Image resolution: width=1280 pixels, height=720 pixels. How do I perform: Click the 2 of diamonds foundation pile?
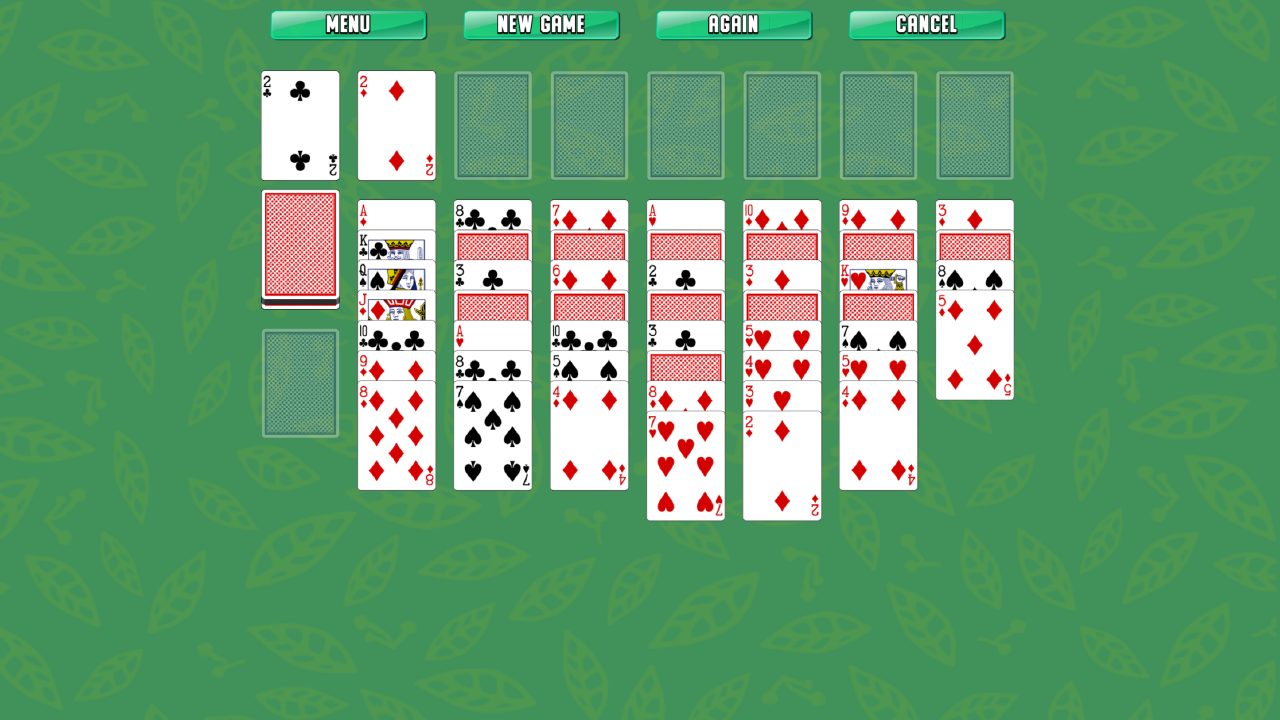point(396,125)
